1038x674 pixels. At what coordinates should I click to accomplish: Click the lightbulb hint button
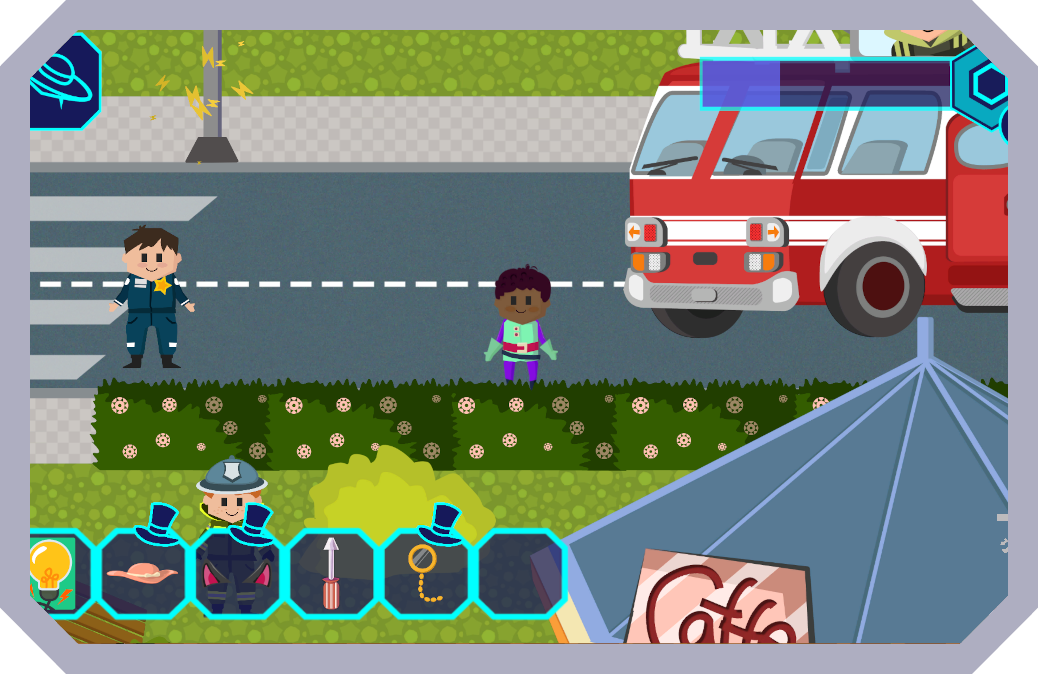pos(50,573)
